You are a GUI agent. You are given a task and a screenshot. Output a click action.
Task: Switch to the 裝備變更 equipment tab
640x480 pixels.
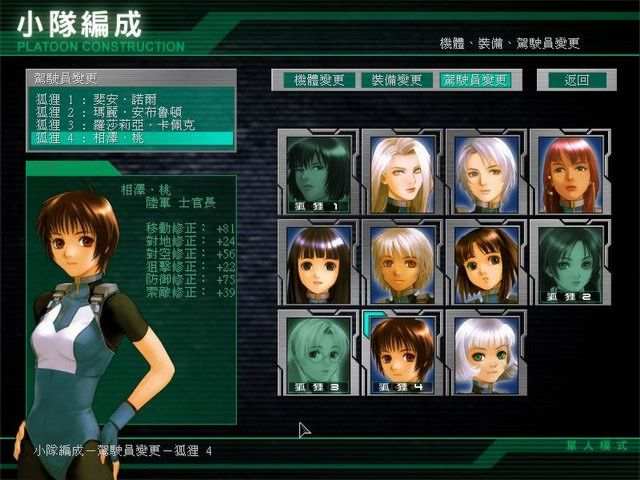coord(395,80)
